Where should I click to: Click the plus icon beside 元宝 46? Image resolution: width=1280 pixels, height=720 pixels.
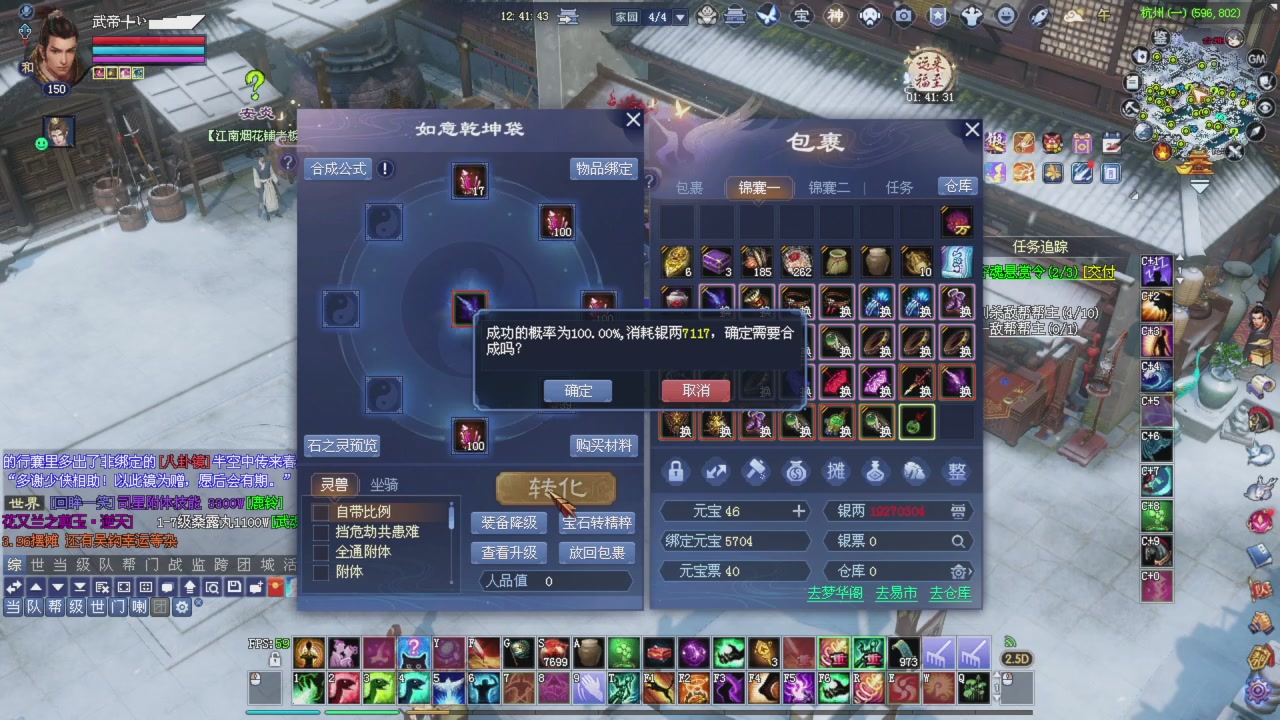[x=798, y=511]
